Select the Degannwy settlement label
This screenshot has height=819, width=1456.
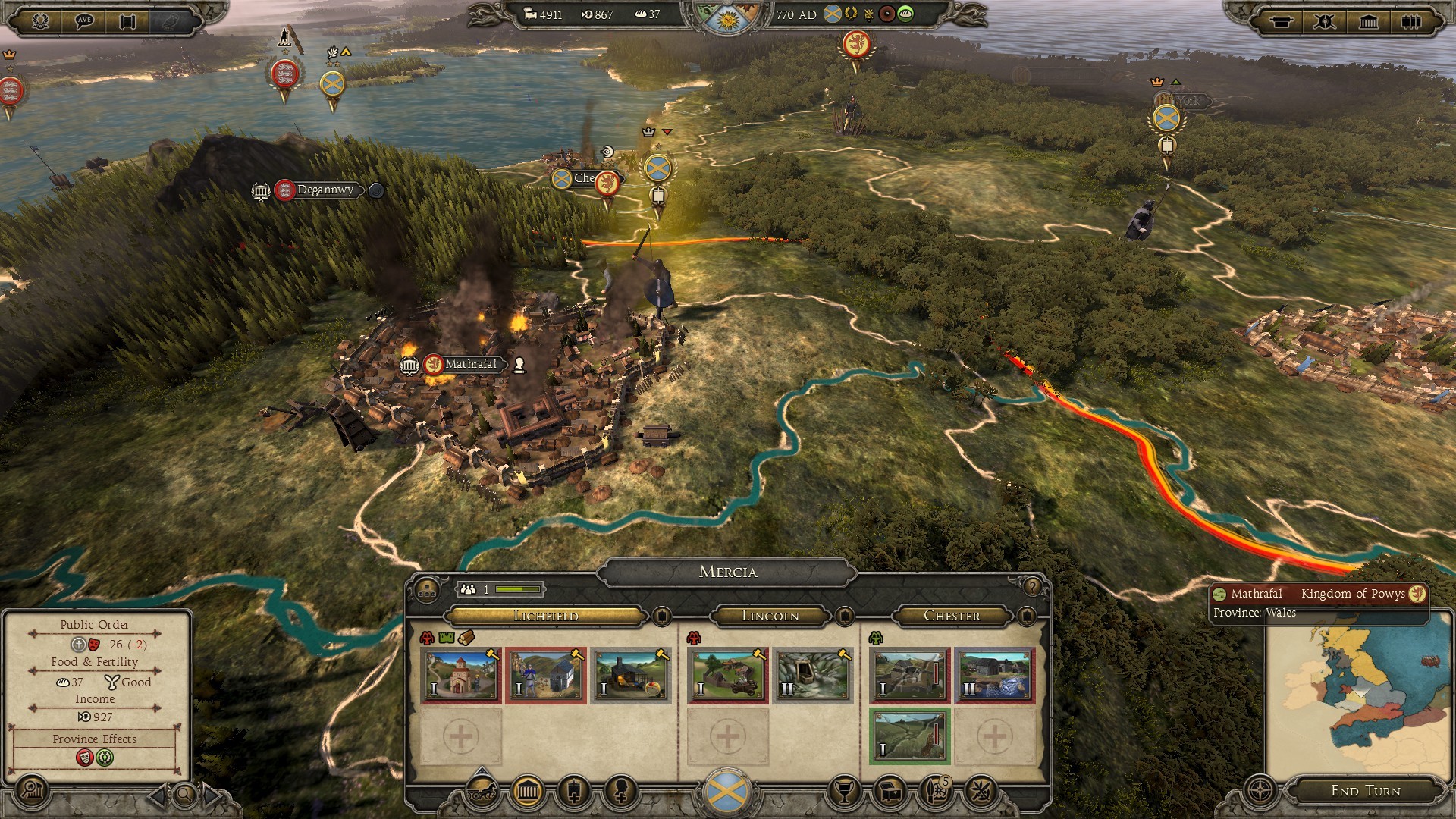325,190
